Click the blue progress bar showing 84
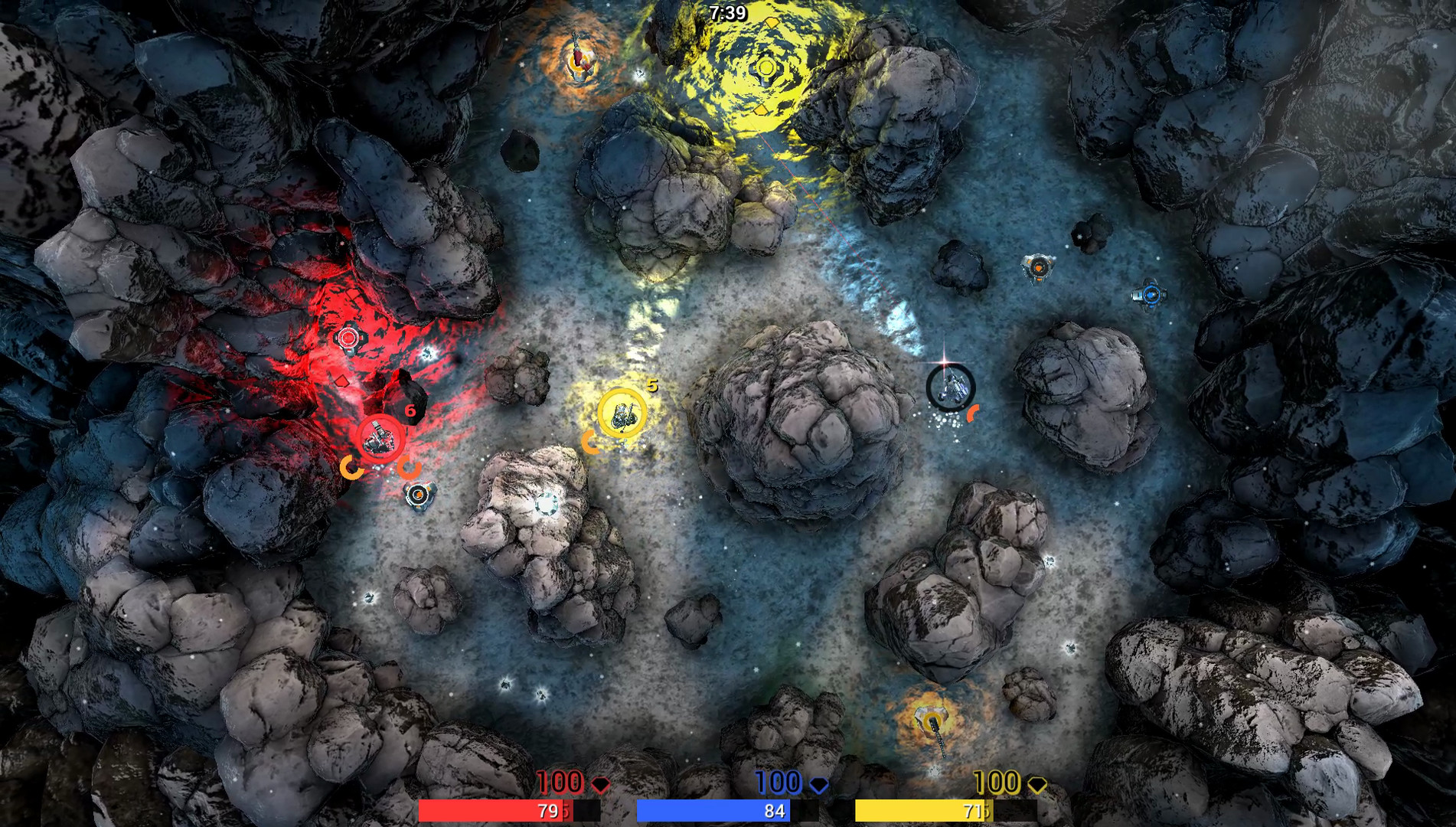Image resolution: width=1456 pixels, height=827 pixels. click(714, 809)
